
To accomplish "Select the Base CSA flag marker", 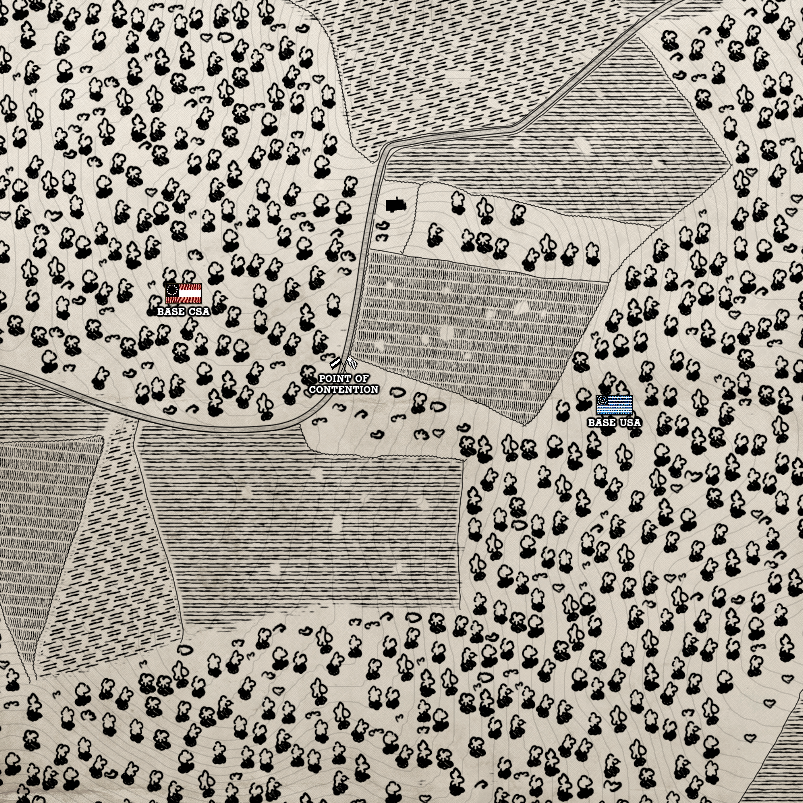I will [x=184, y=293].
